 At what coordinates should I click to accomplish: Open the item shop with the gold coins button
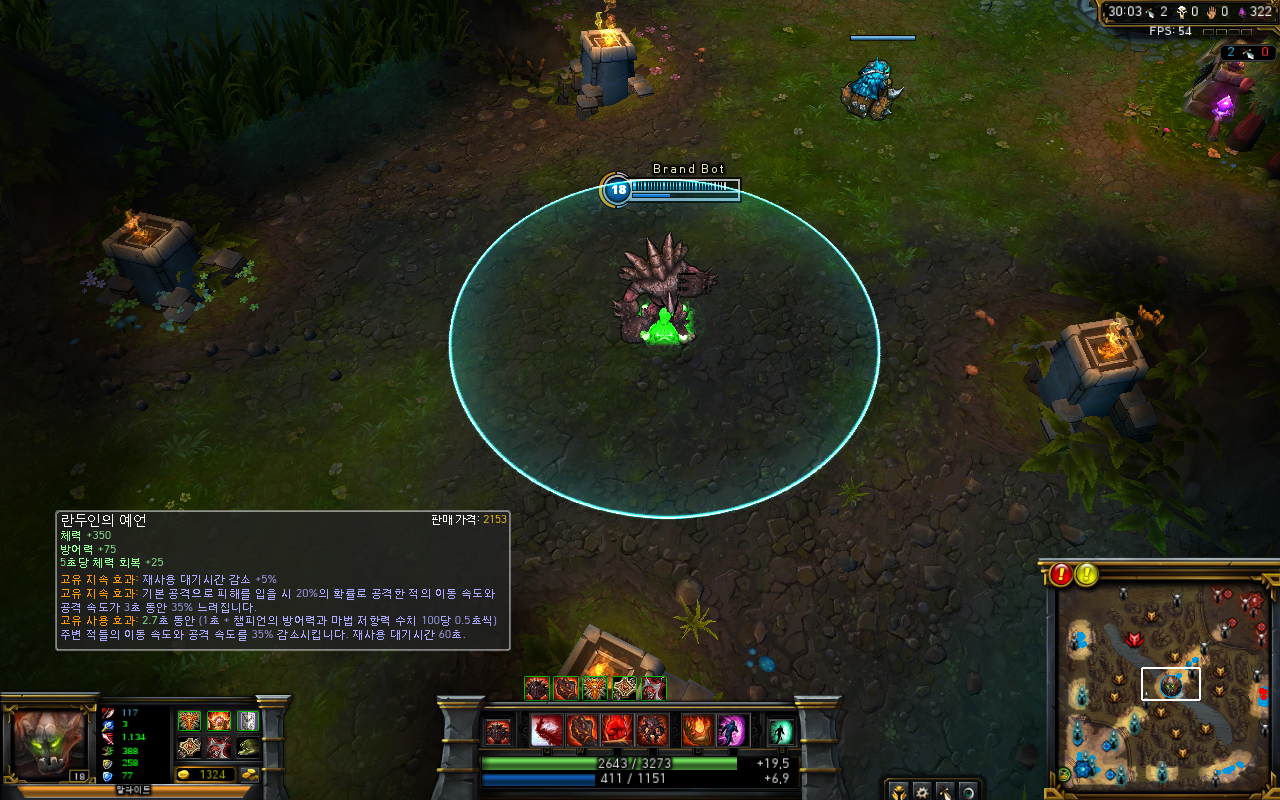248,775
